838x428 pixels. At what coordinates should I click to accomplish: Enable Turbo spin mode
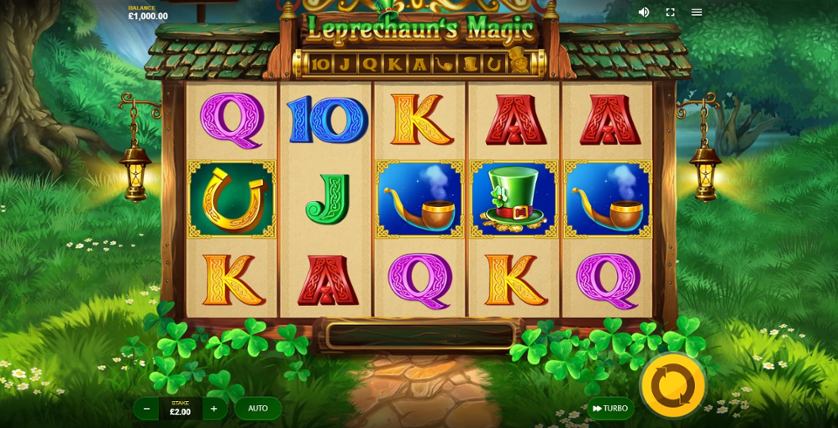pyautogui.click(x=609, y=408)
